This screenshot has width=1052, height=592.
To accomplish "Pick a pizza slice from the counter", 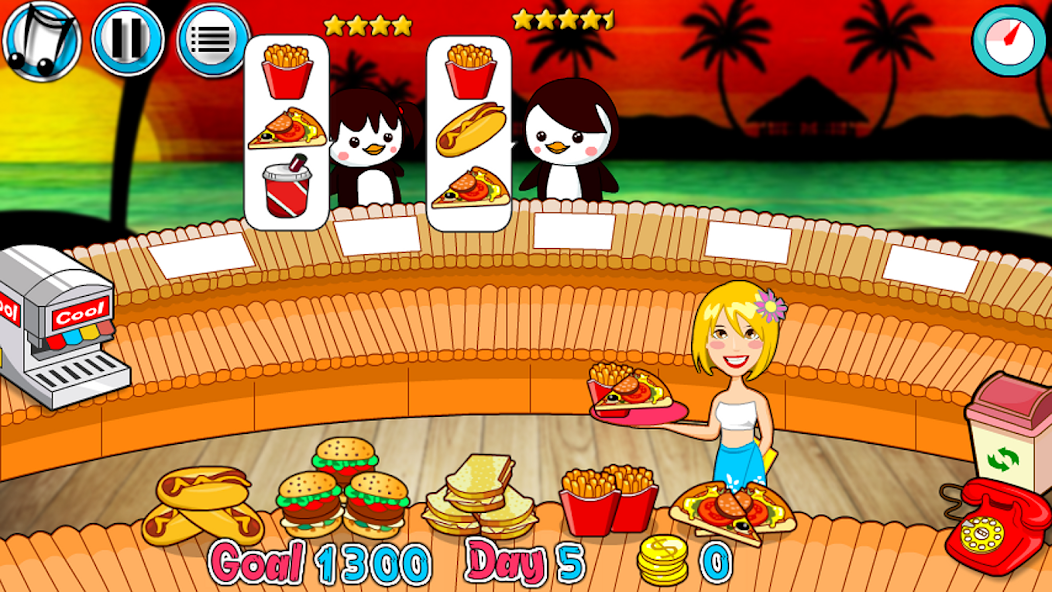I will (x=732, y=511).
